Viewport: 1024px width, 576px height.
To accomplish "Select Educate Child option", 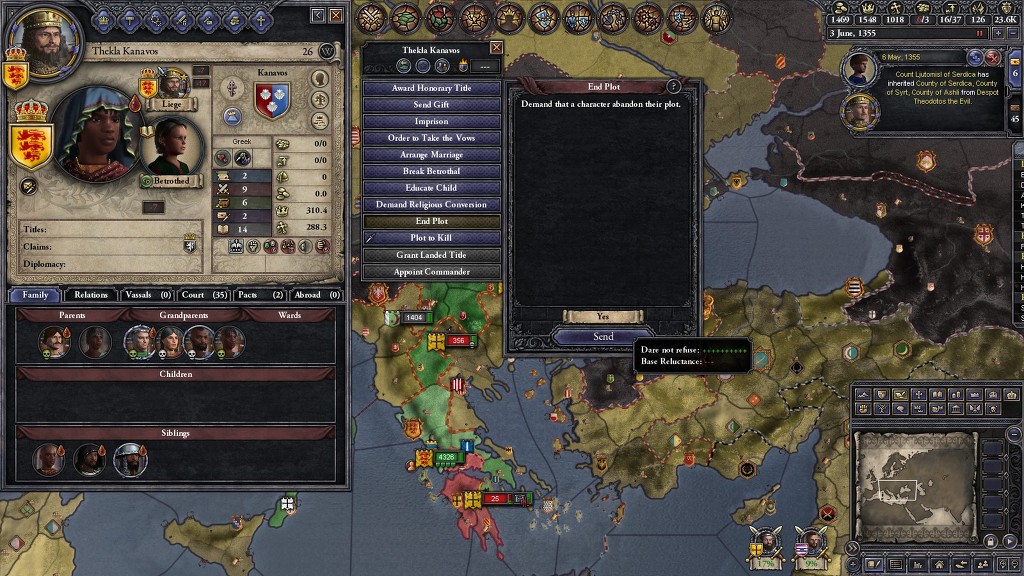I will point(431,188).
